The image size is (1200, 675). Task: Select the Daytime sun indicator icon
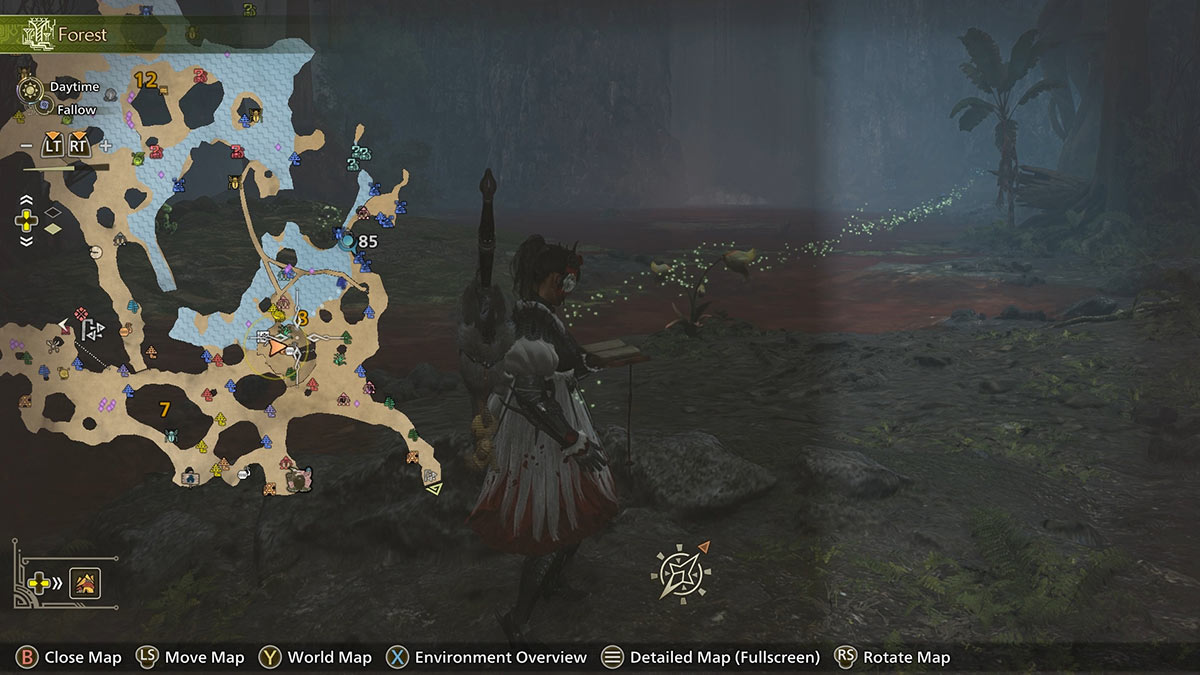31,88
